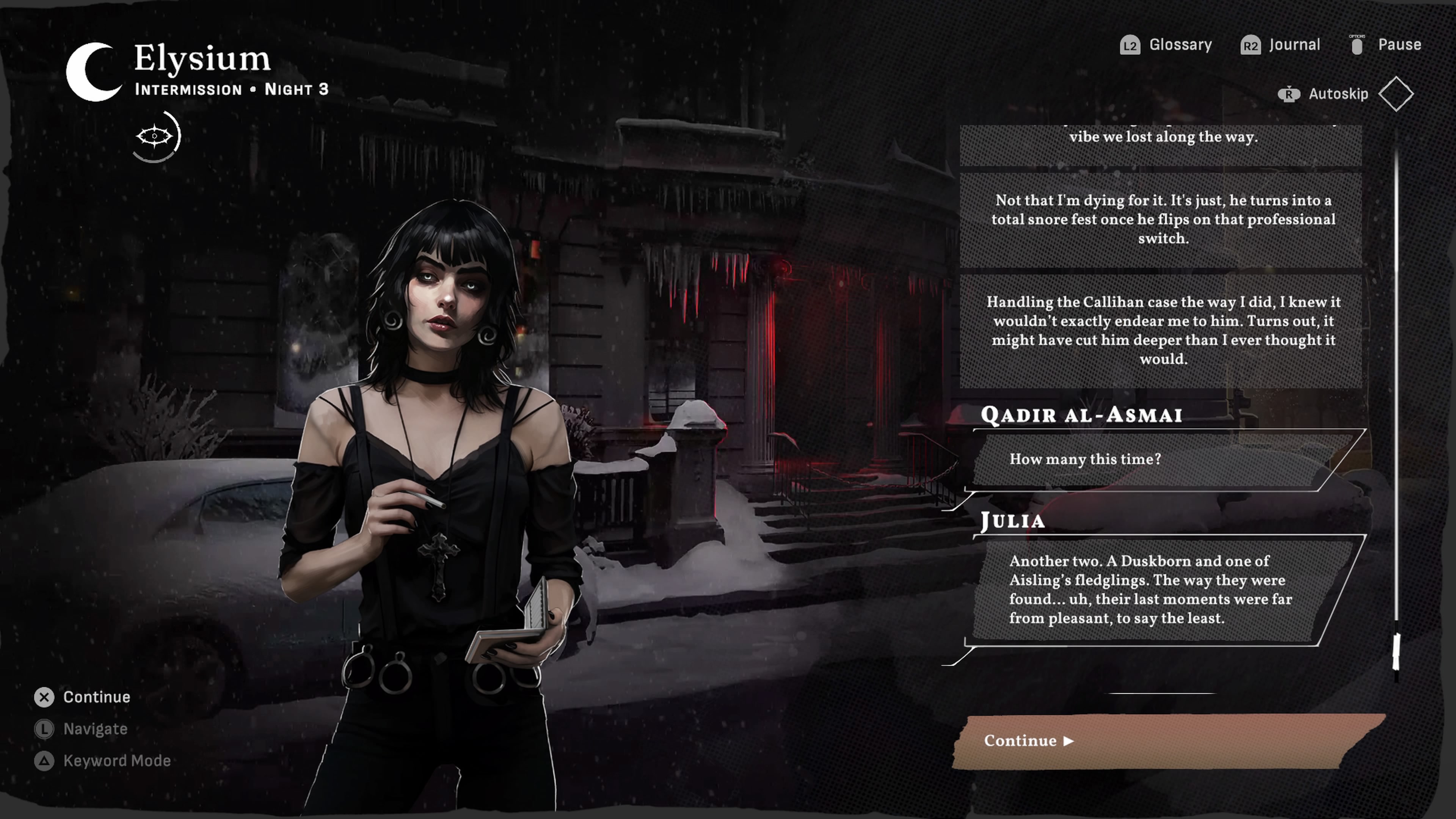Continue the dialogue with the Continue button

(x=1164, y=741)
